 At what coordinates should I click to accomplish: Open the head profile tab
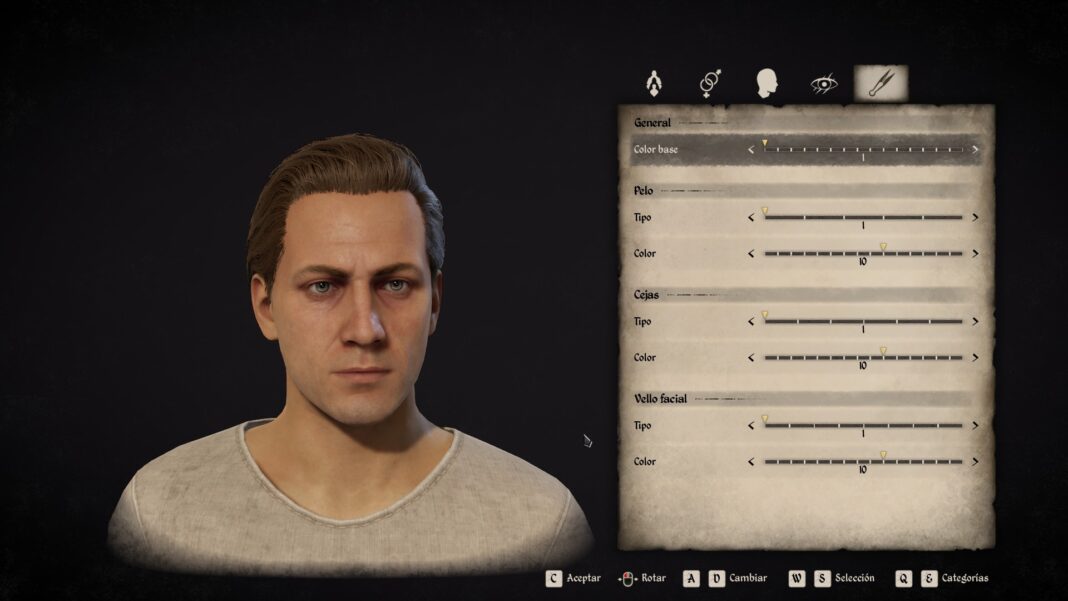click(x=767, y=82)
